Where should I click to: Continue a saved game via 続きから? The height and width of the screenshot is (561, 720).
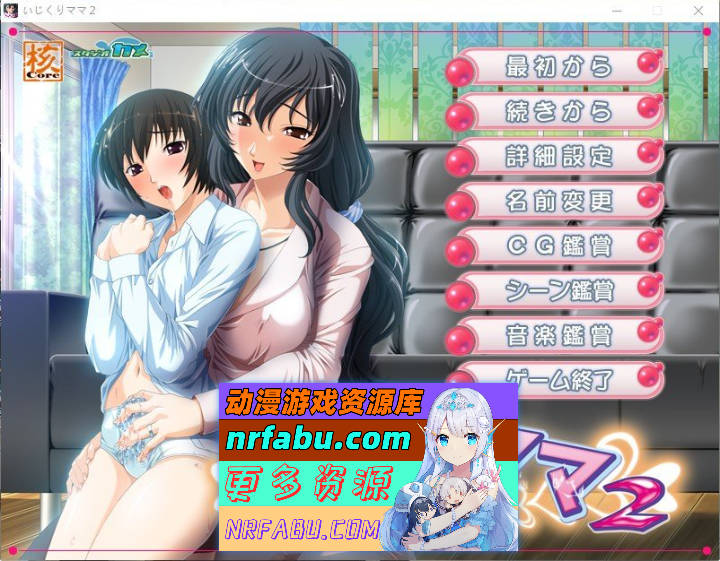[558, 112]
